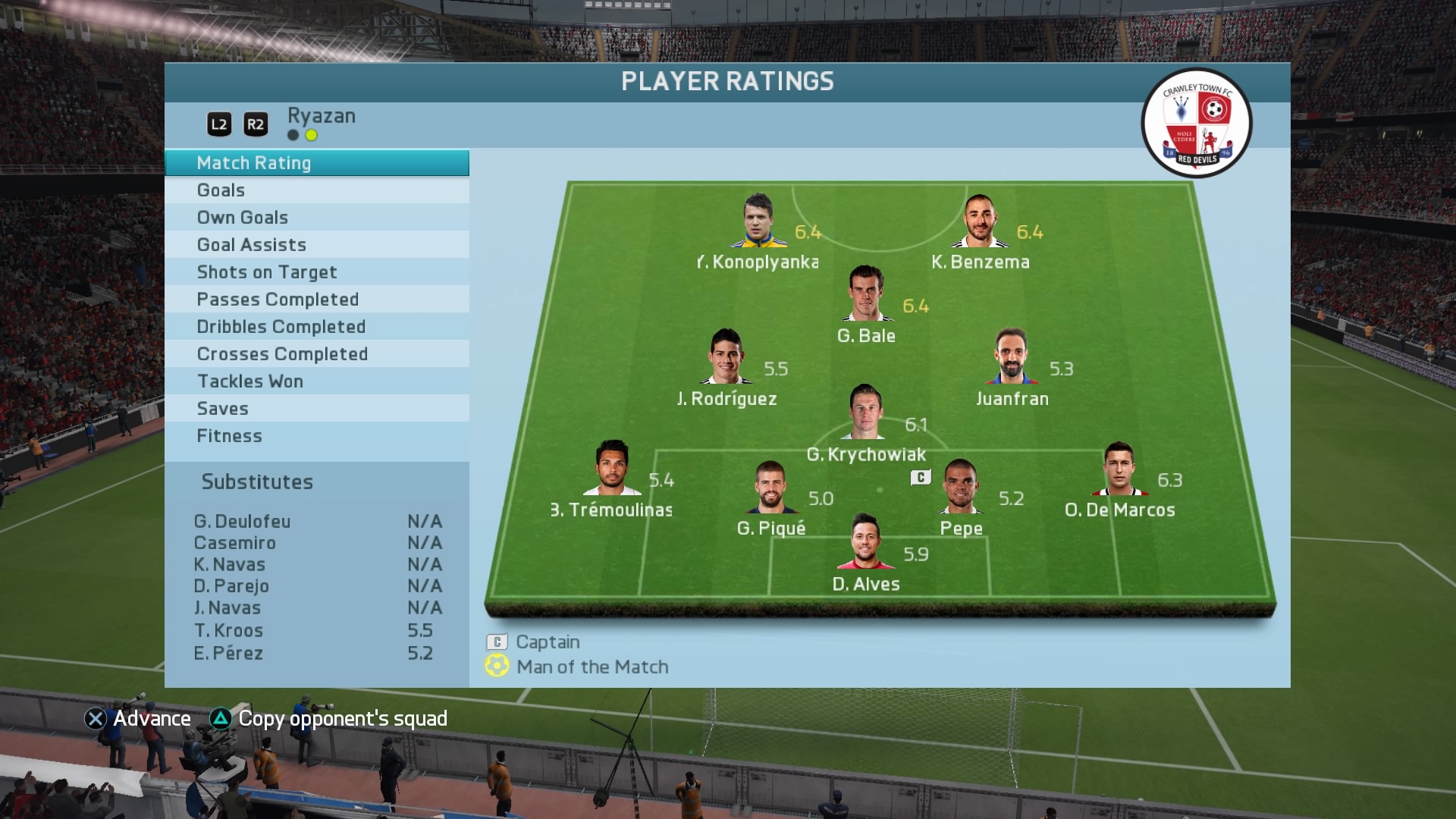Show the Goals stat category
1456x819 pixels.
pyautogui.click(x=316, y=190)
